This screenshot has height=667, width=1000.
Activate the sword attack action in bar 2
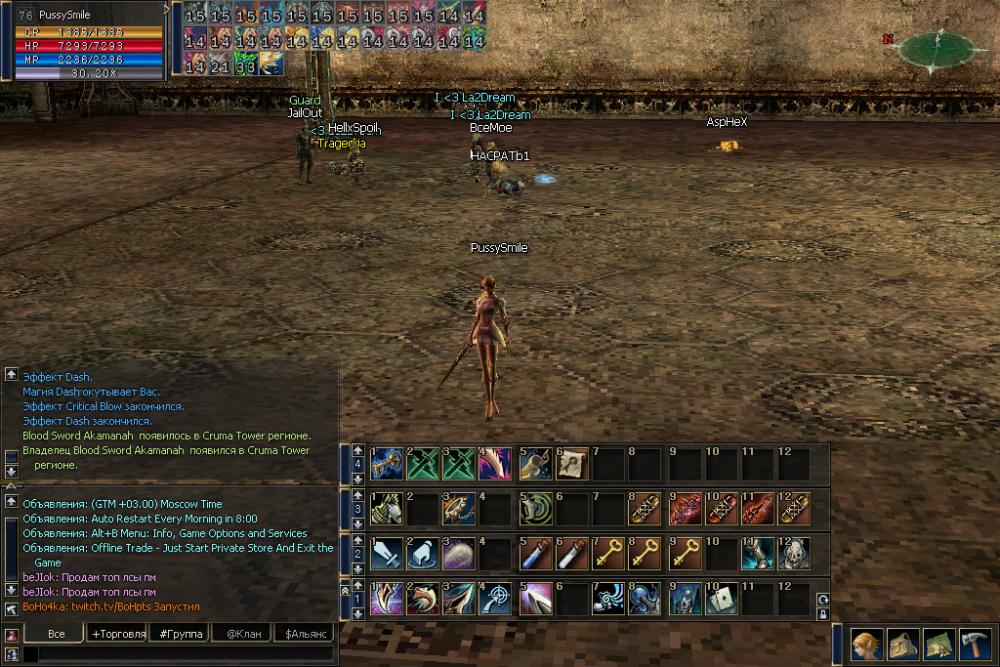click(386, 553)
